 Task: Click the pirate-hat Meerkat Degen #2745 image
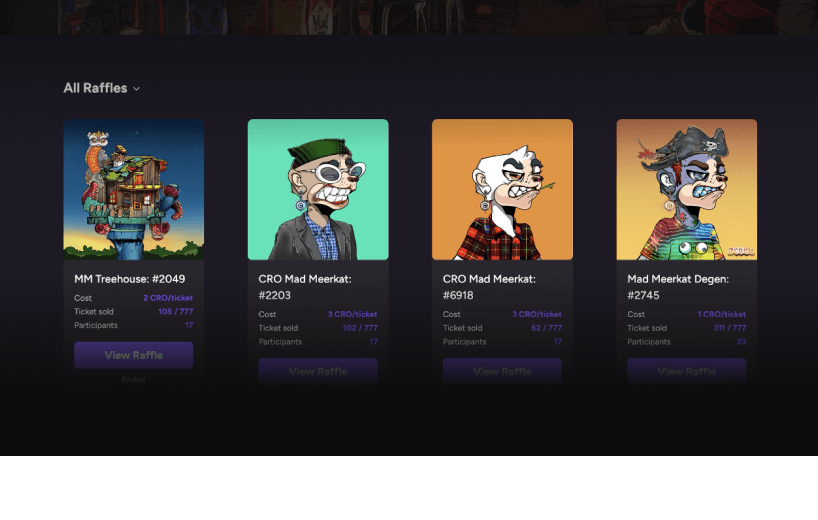coord(687,190)
